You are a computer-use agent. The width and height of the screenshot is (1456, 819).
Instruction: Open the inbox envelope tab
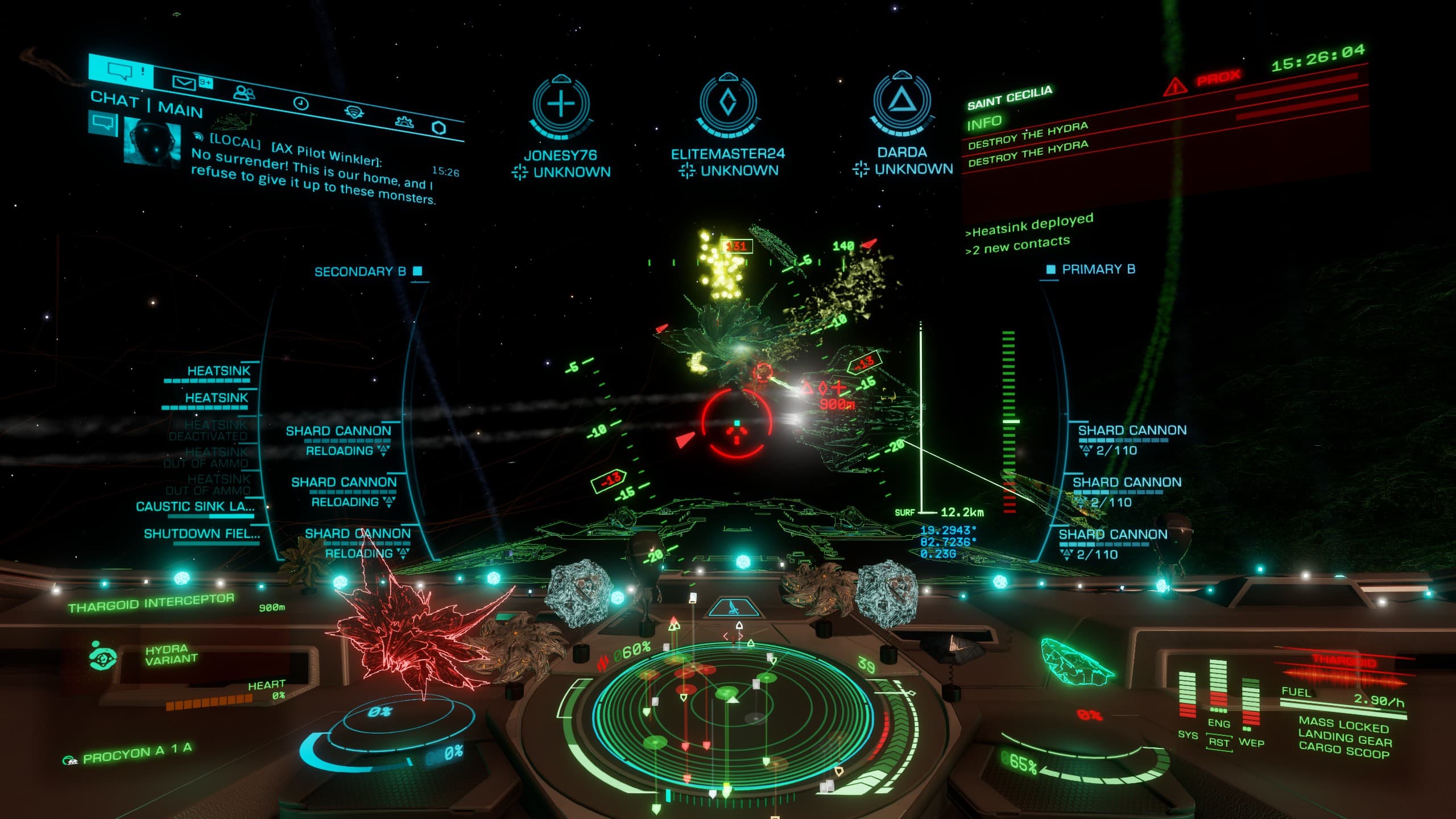click(184, 83)
